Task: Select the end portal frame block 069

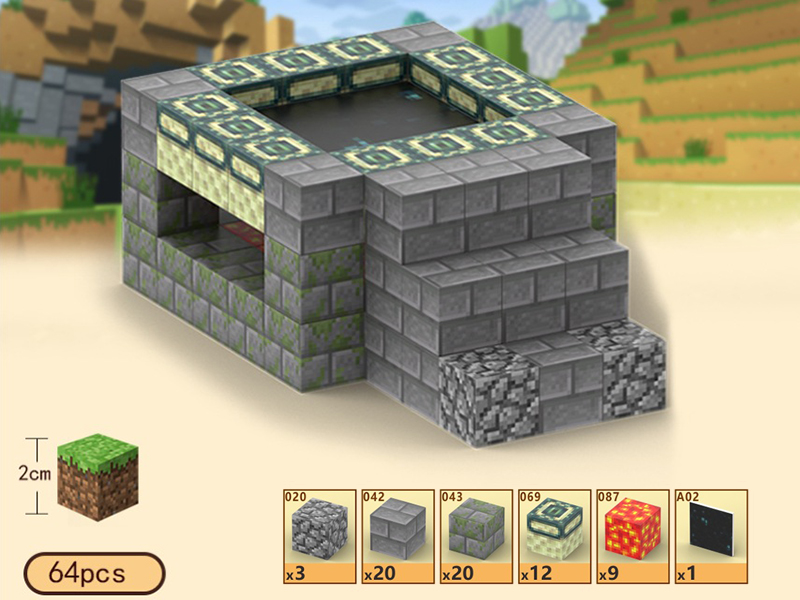Action: (x=554, y=535)
